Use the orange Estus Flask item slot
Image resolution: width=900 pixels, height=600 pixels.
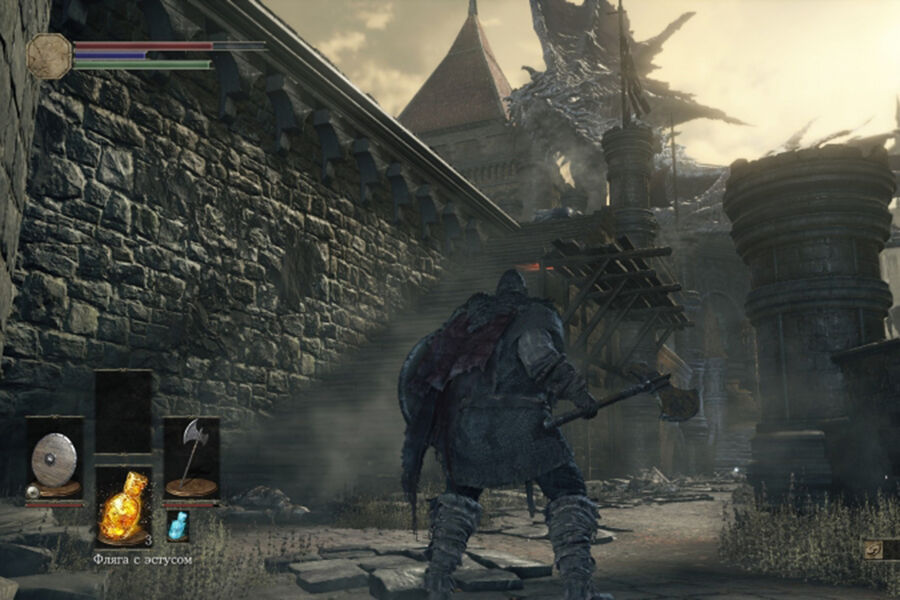[123, 505]
